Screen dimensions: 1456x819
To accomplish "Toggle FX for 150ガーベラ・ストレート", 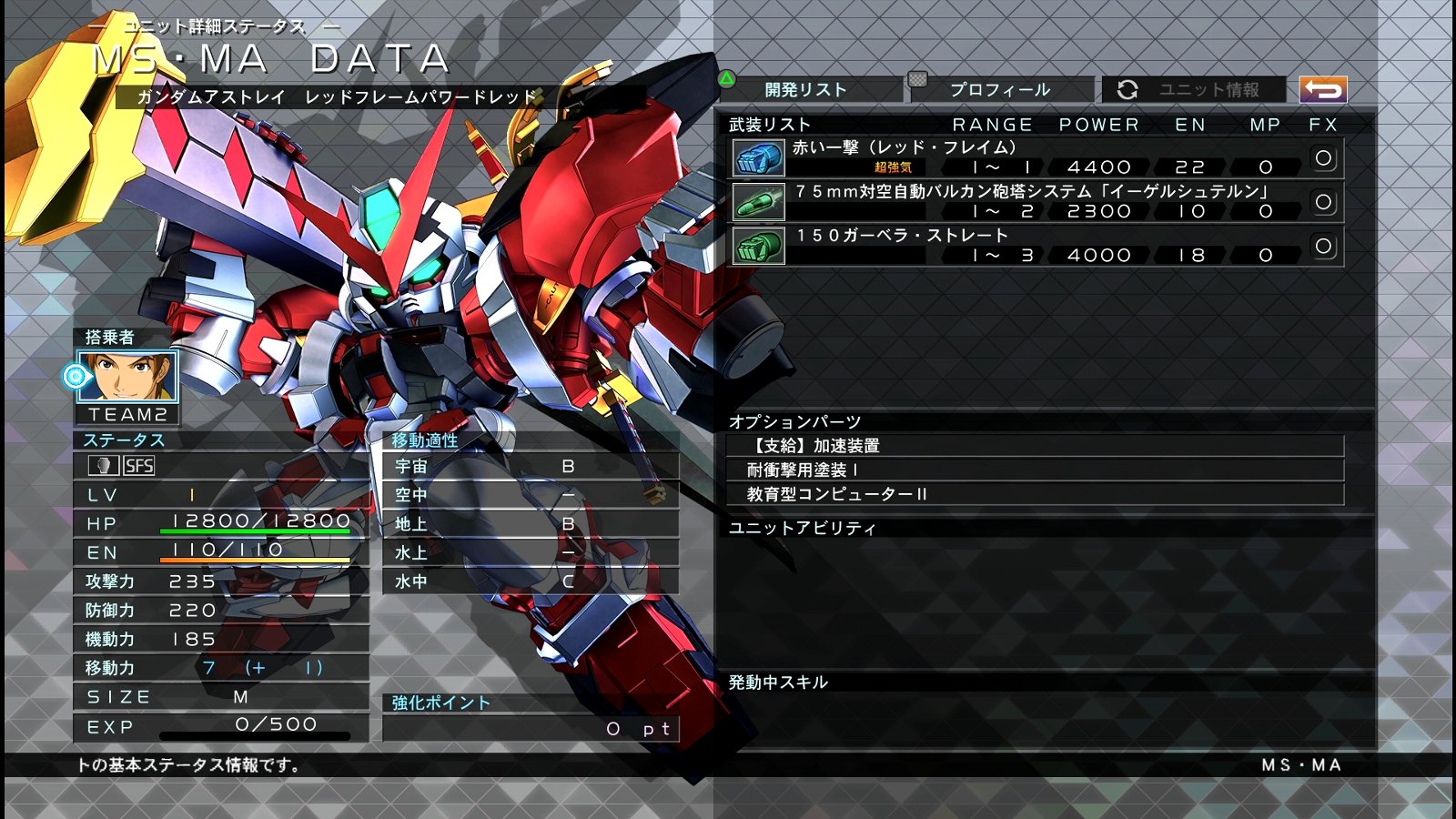I will [x=1325, y=245].
